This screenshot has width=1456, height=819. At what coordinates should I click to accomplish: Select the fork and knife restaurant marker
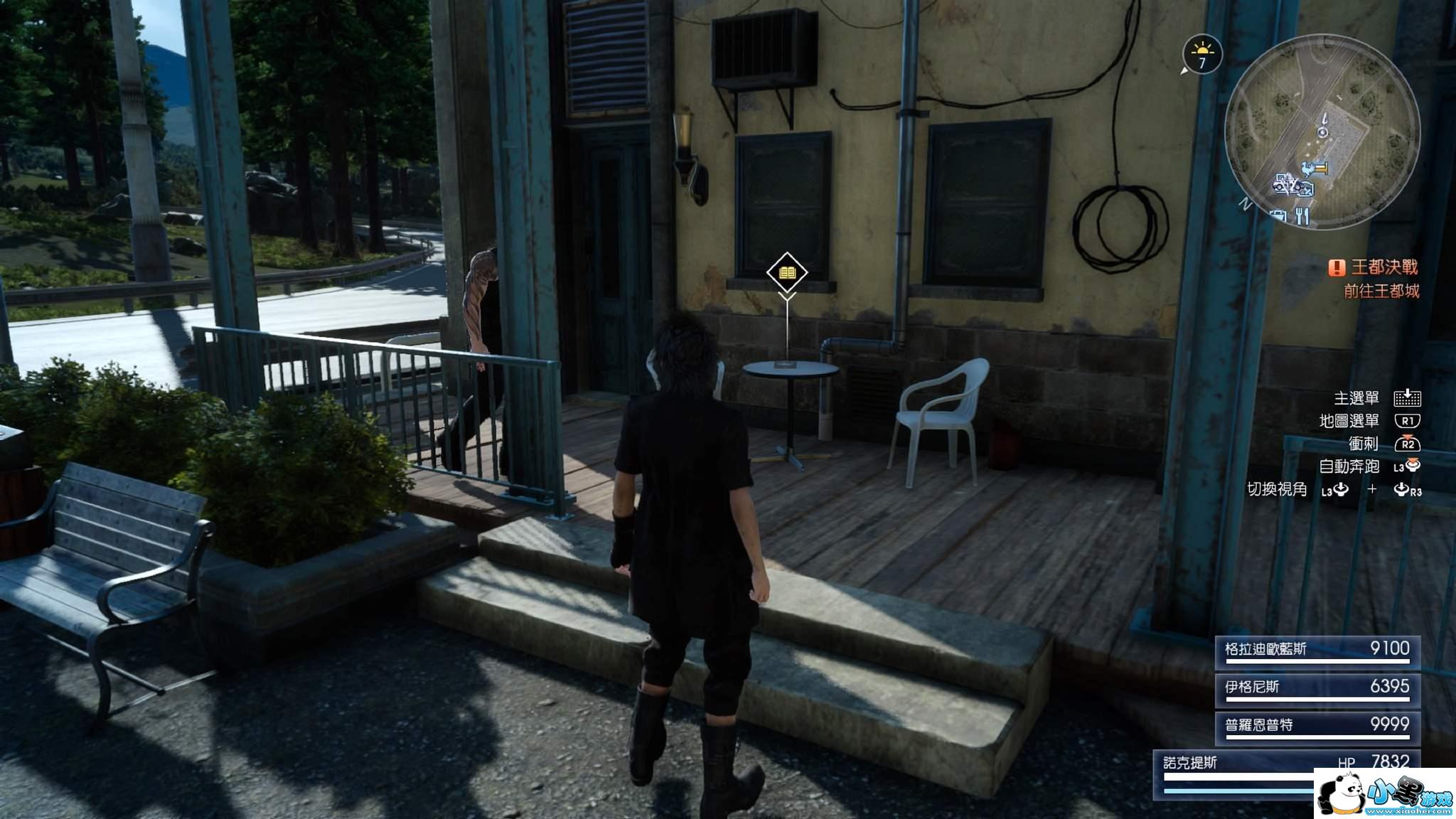point(1302,215)
